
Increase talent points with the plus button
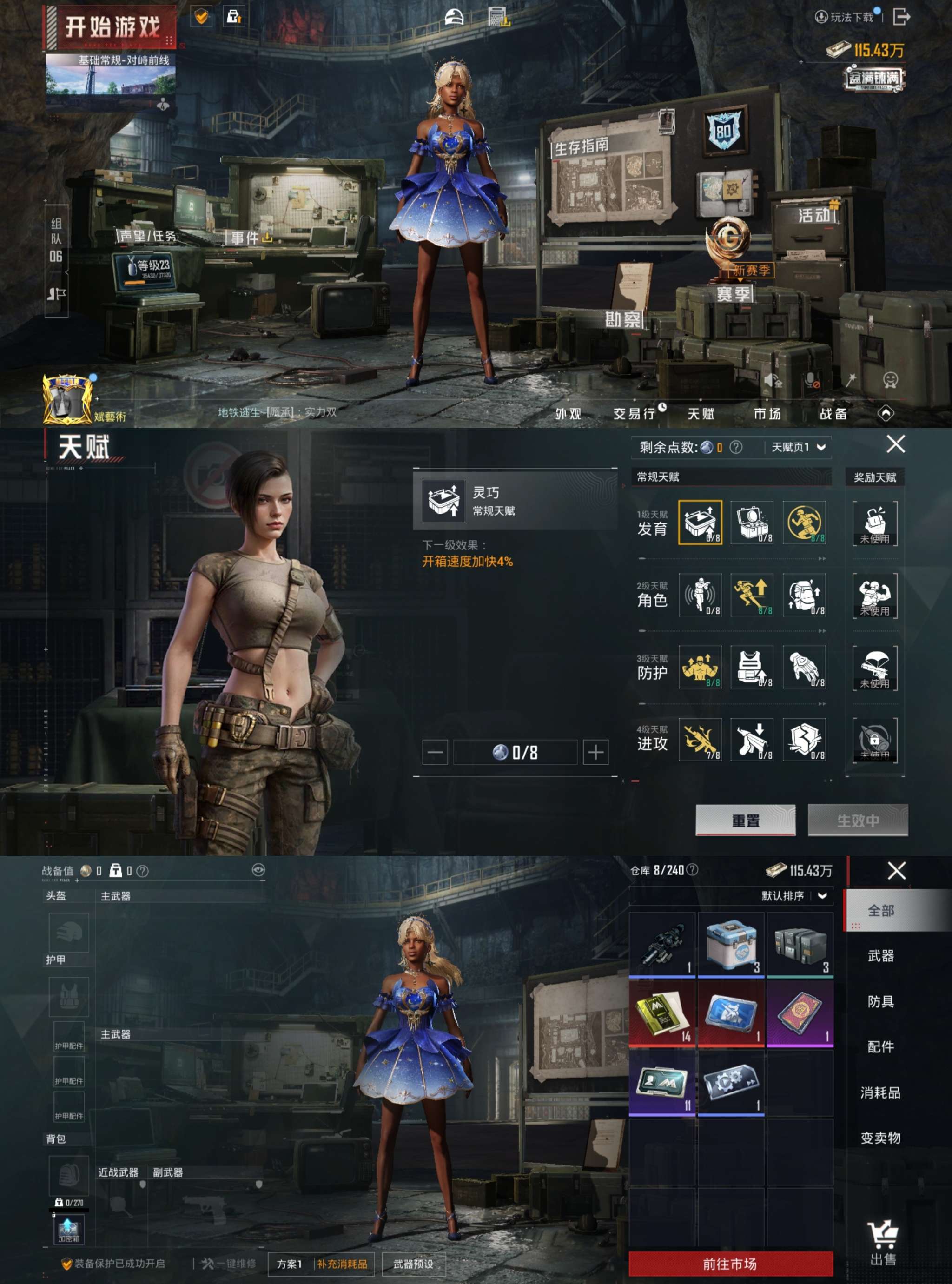click(595, 752)
